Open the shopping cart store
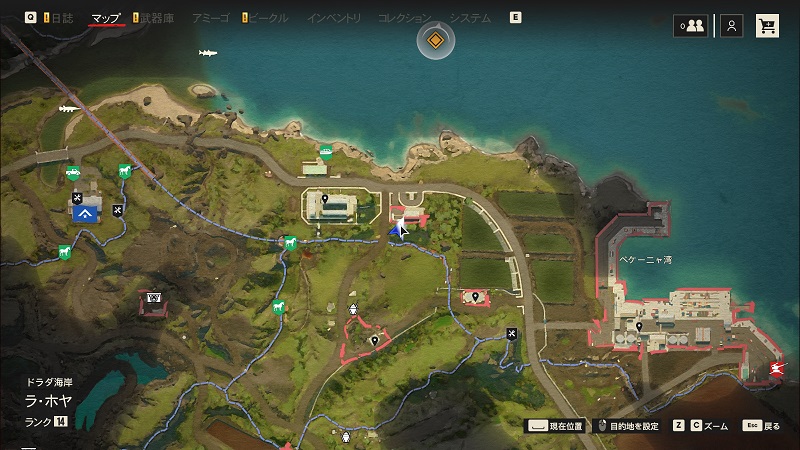Screen dimensions: 800x450 pyautogui.click(x=767, y=26)
